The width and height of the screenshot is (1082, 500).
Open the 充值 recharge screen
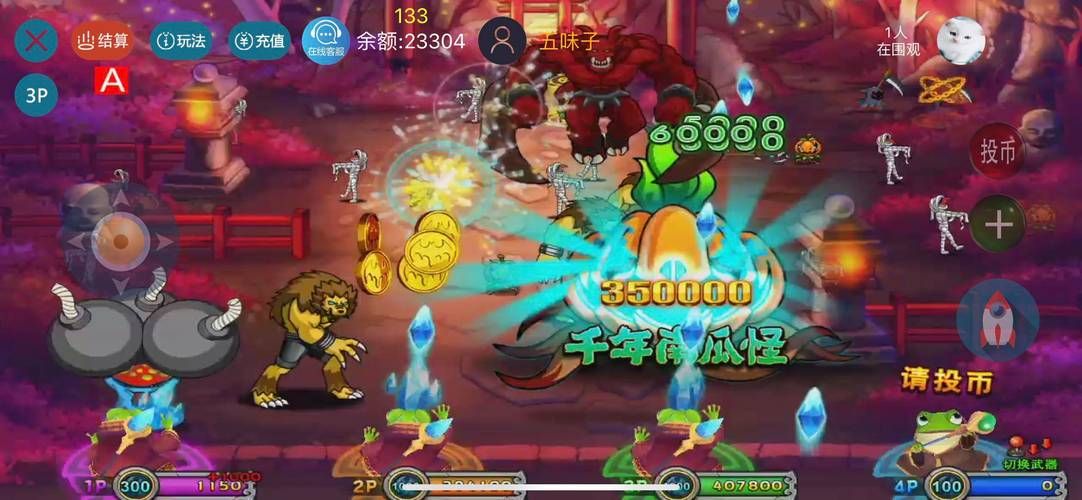(259, 41)
